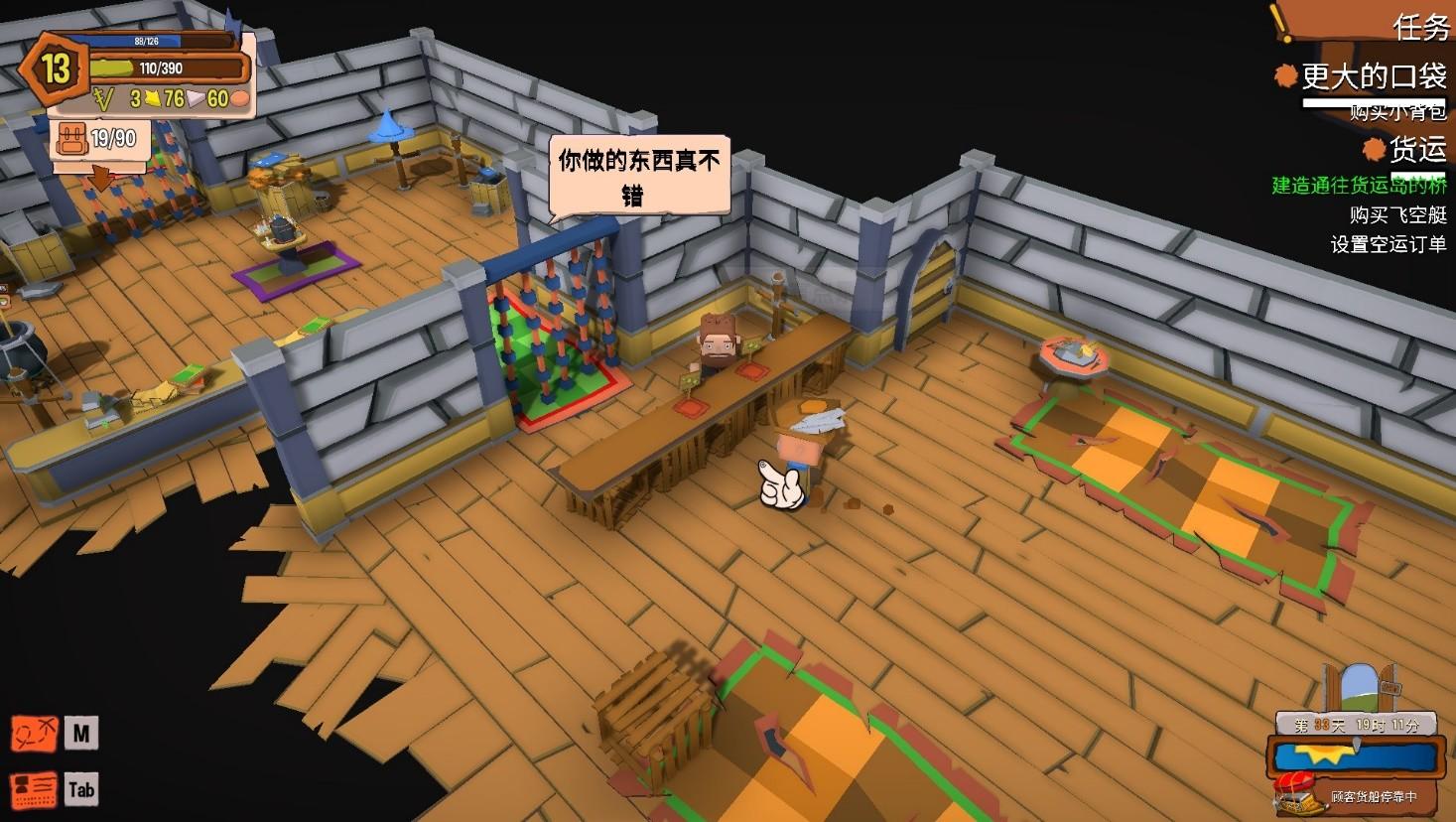Open the task list via the Tab icon
The image size is (1456, 822).
[x=80, y=789]
